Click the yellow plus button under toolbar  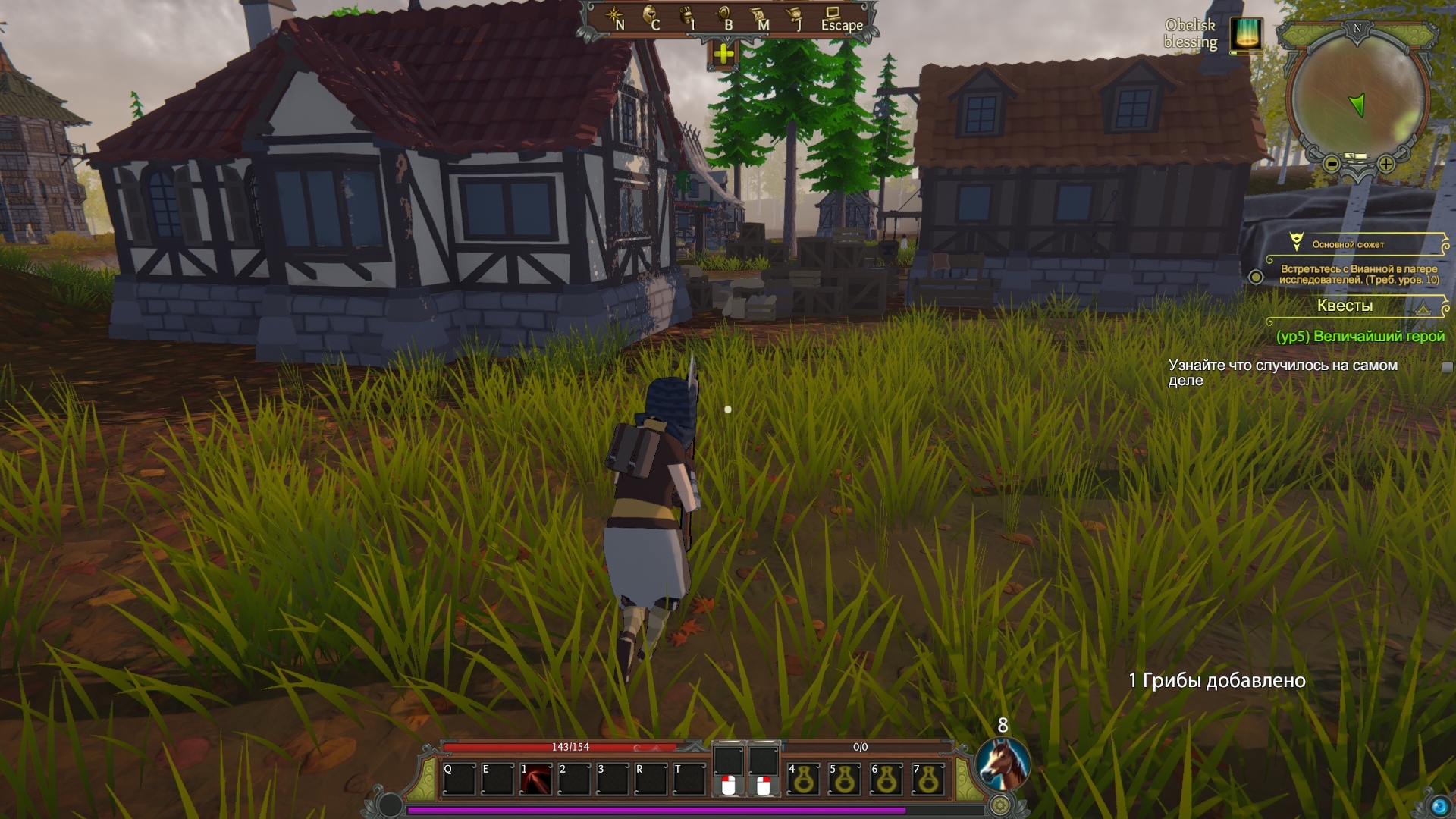coord(723,54)
